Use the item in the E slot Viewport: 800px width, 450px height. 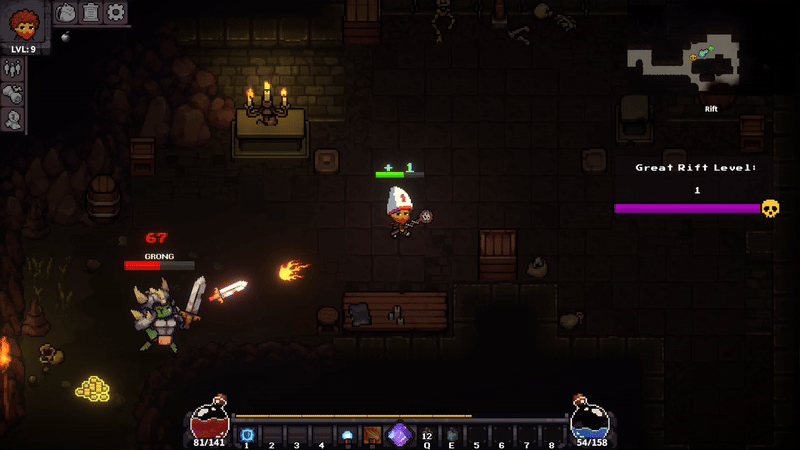click(x=451, y=435)
